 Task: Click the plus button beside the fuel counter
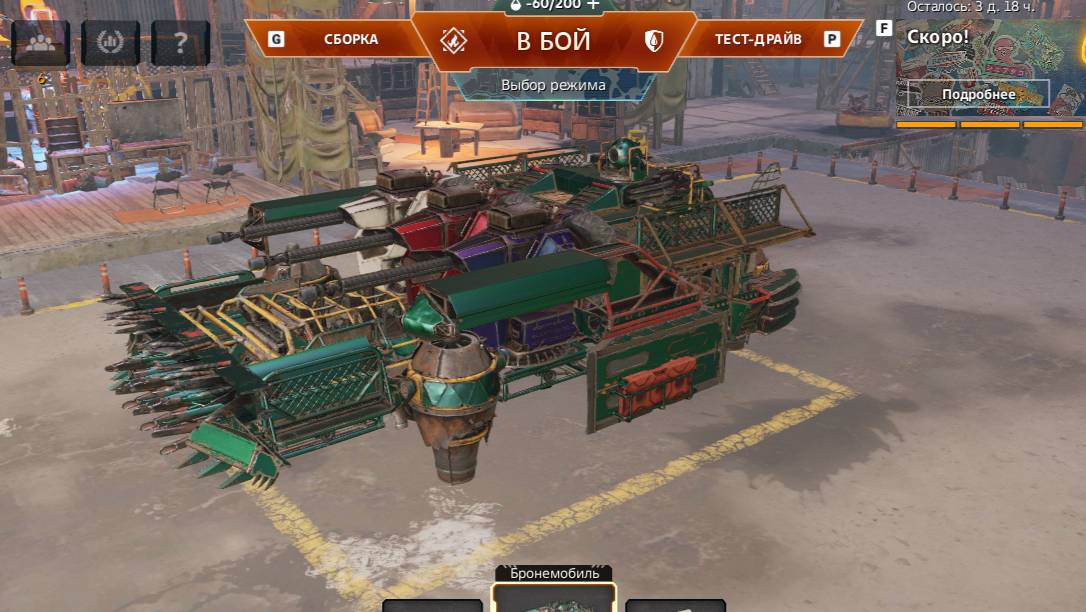click(594, 5)
